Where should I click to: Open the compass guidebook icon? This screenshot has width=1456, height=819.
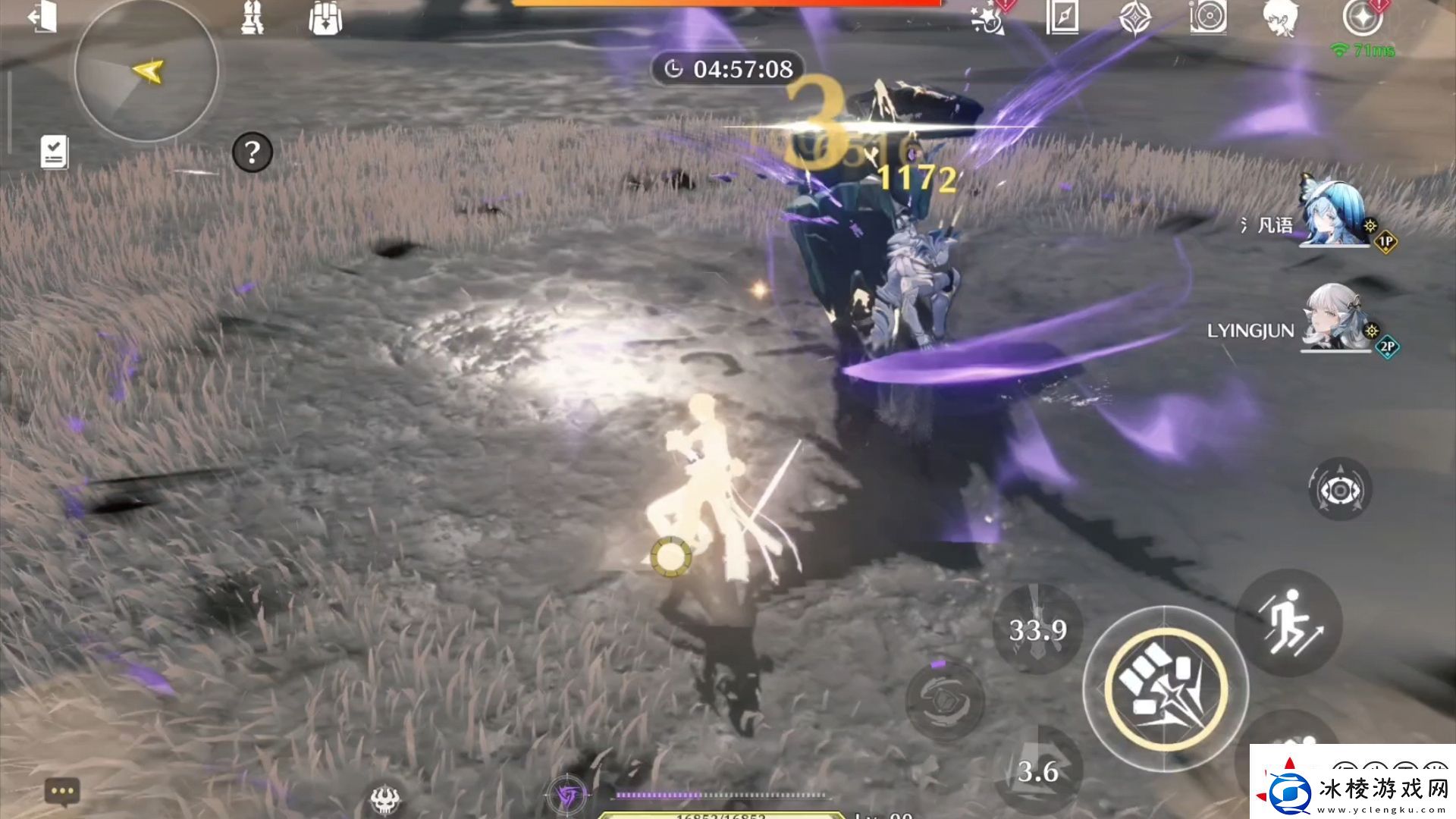pyautogui.click(x=1062, y=17)
